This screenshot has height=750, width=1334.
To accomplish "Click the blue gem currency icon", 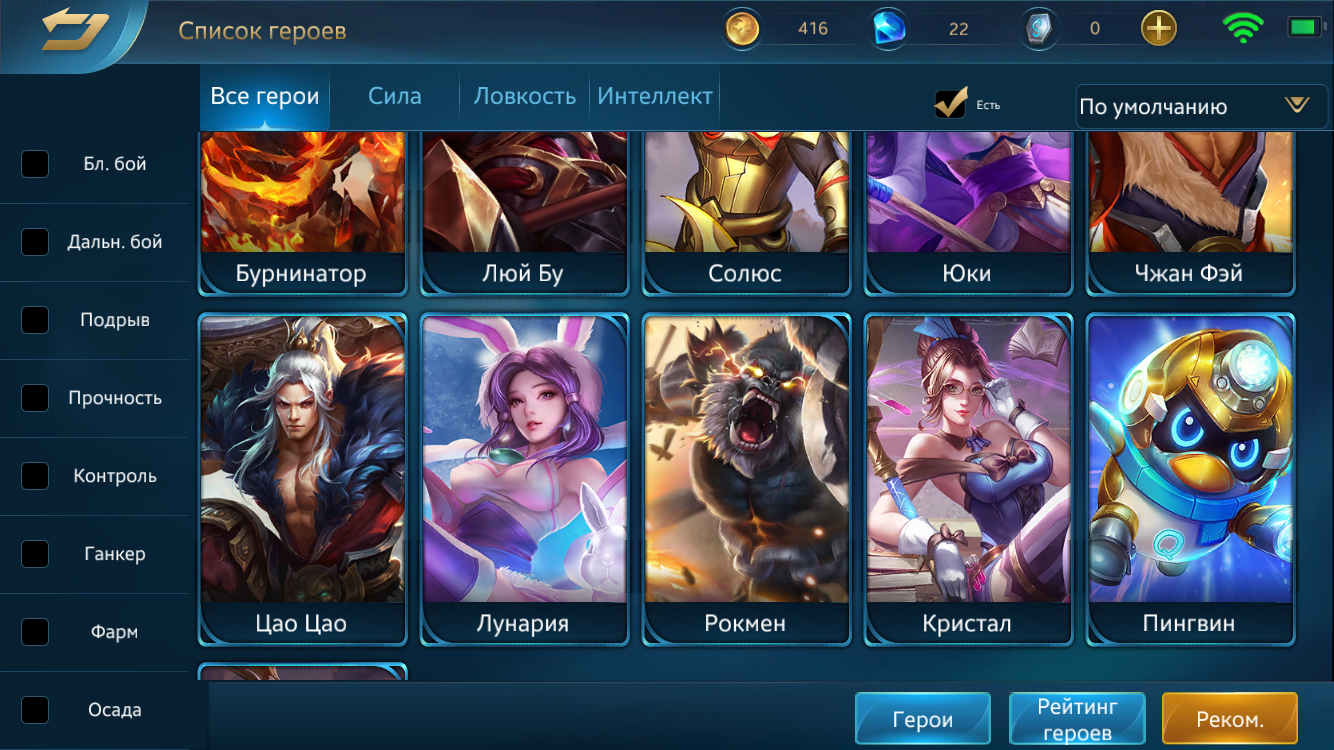I will pos(889,28).
